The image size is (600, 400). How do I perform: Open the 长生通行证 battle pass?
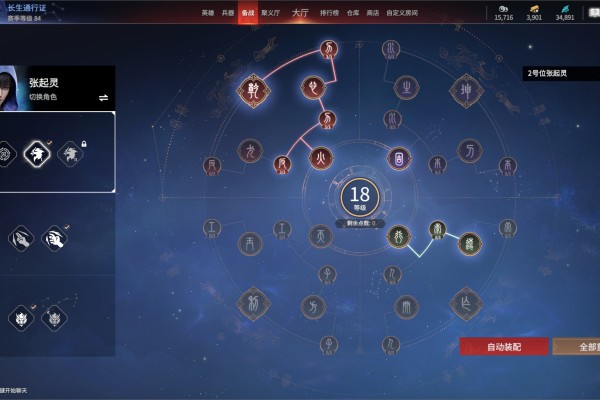click(30, 8)
